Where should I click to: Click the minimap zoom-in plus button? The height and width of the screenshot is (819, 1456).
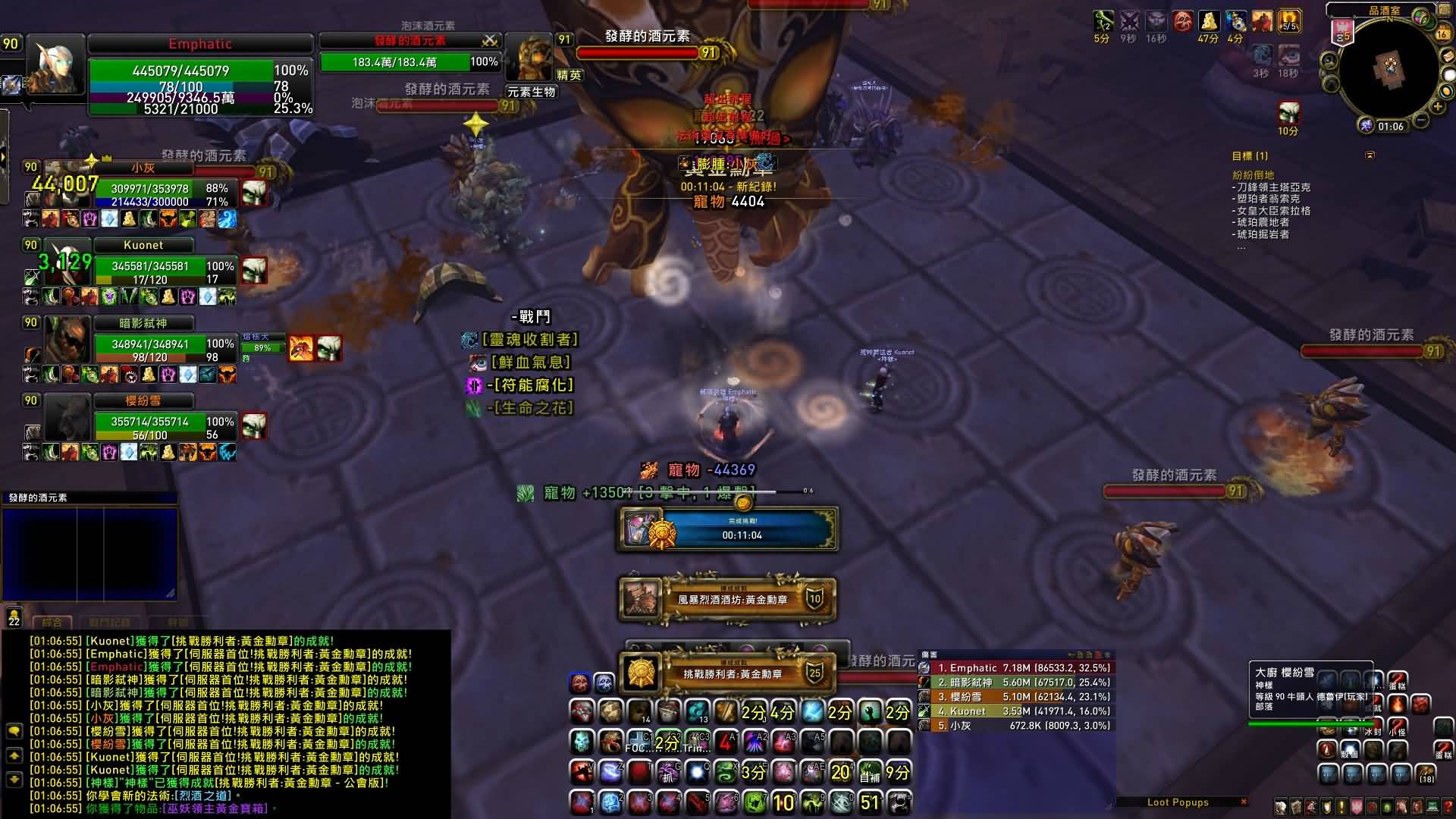pyautogui.click(x=1436, y=105)
